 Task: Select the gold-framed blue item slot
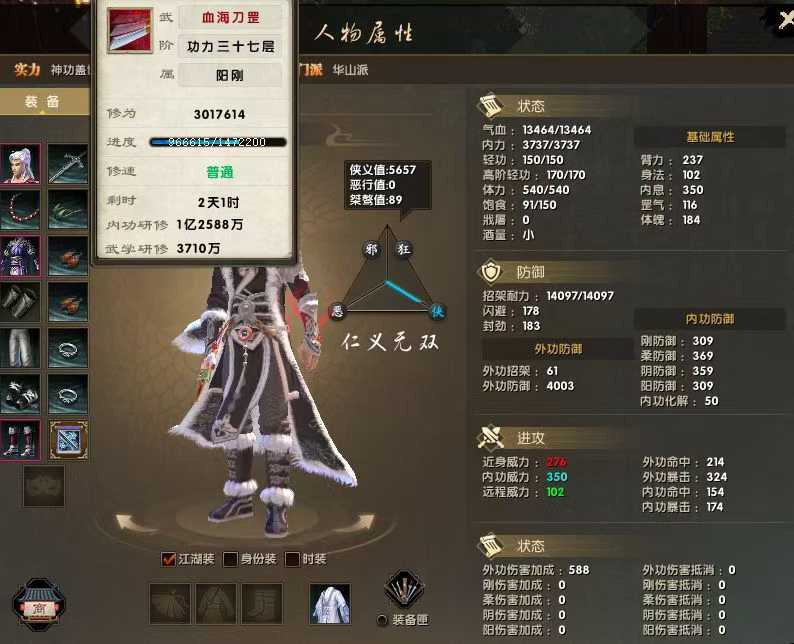68,440
